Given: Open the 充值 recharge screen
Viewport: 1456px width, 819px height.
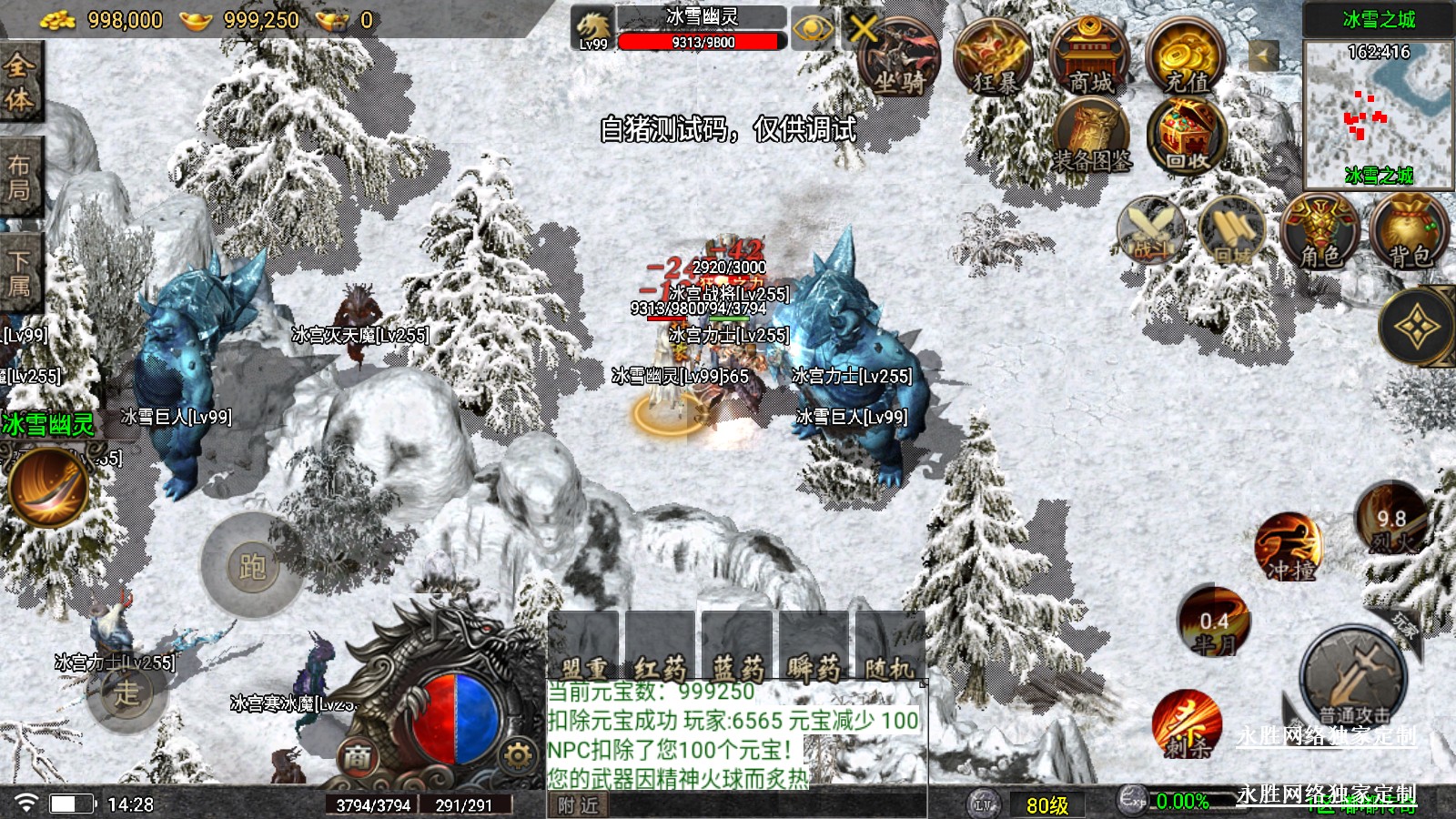Looking at the screenshot, I should 1187,57.
